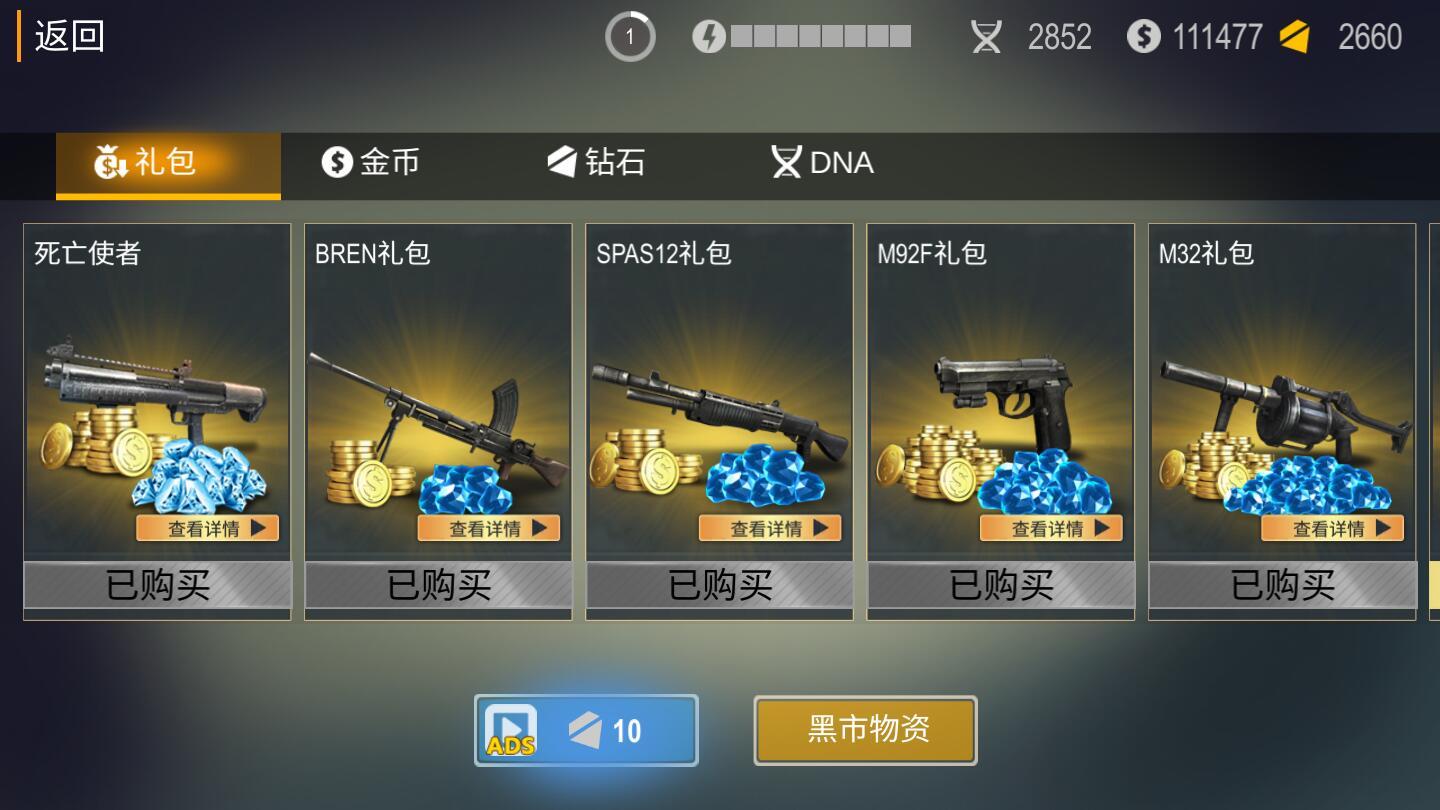Click the 已购买 label under M92F礼包

(x=1000, y=588)
